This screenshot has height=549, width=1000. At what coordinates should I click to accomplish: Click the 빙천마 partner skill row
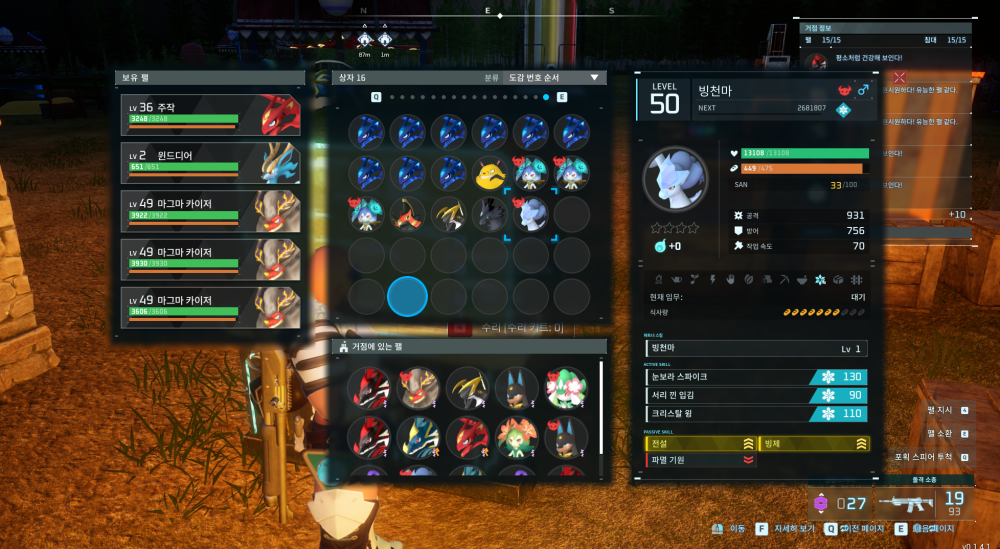pyautogui.click(x=757, y=348)
